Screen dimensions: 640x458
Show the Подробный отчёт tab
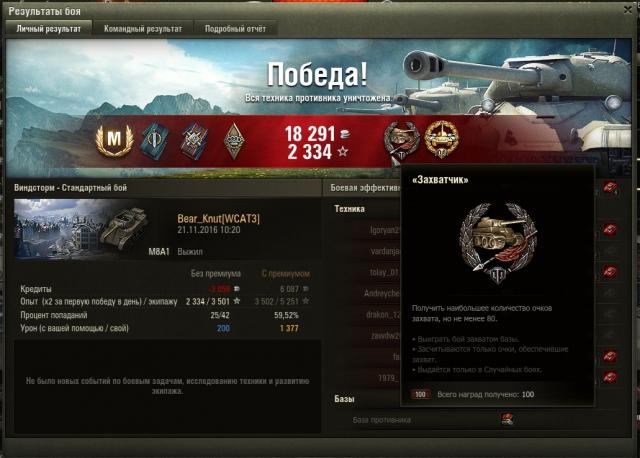coord(234,29)
